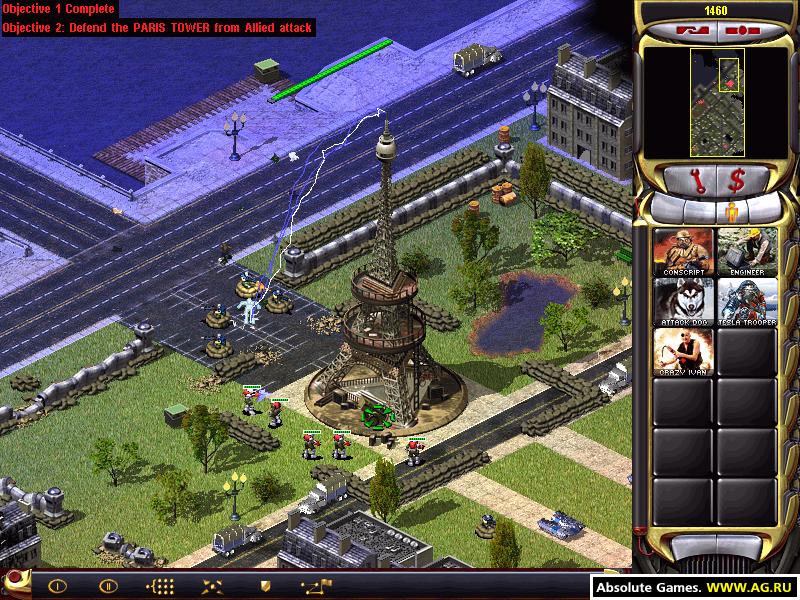Queue an Attack Dog unit
This screenshot has width=800, height=600.
pyautogui.click(x=683, y=302)
